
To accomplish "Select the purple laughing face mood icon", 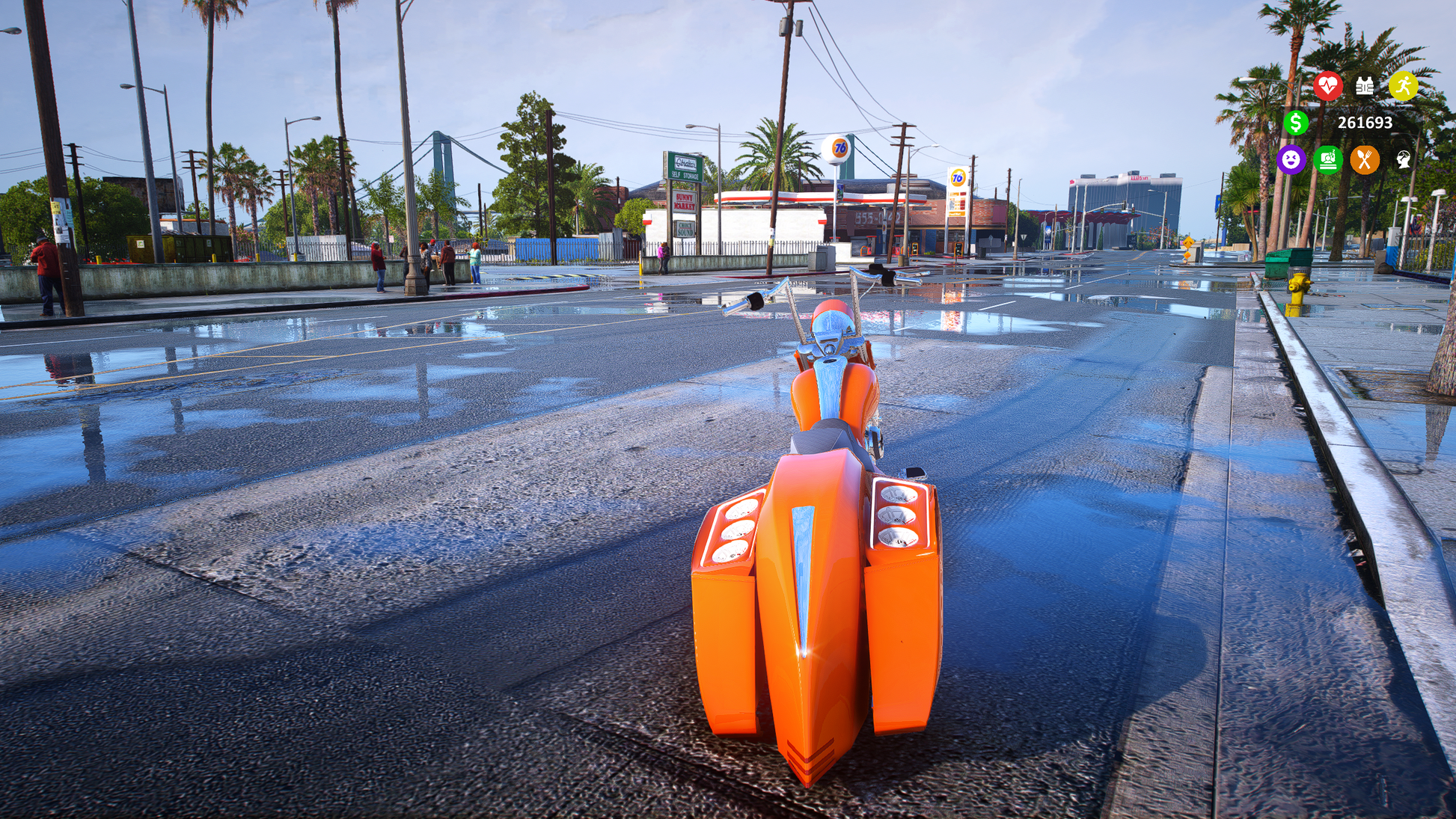I will coord(1291,159).
